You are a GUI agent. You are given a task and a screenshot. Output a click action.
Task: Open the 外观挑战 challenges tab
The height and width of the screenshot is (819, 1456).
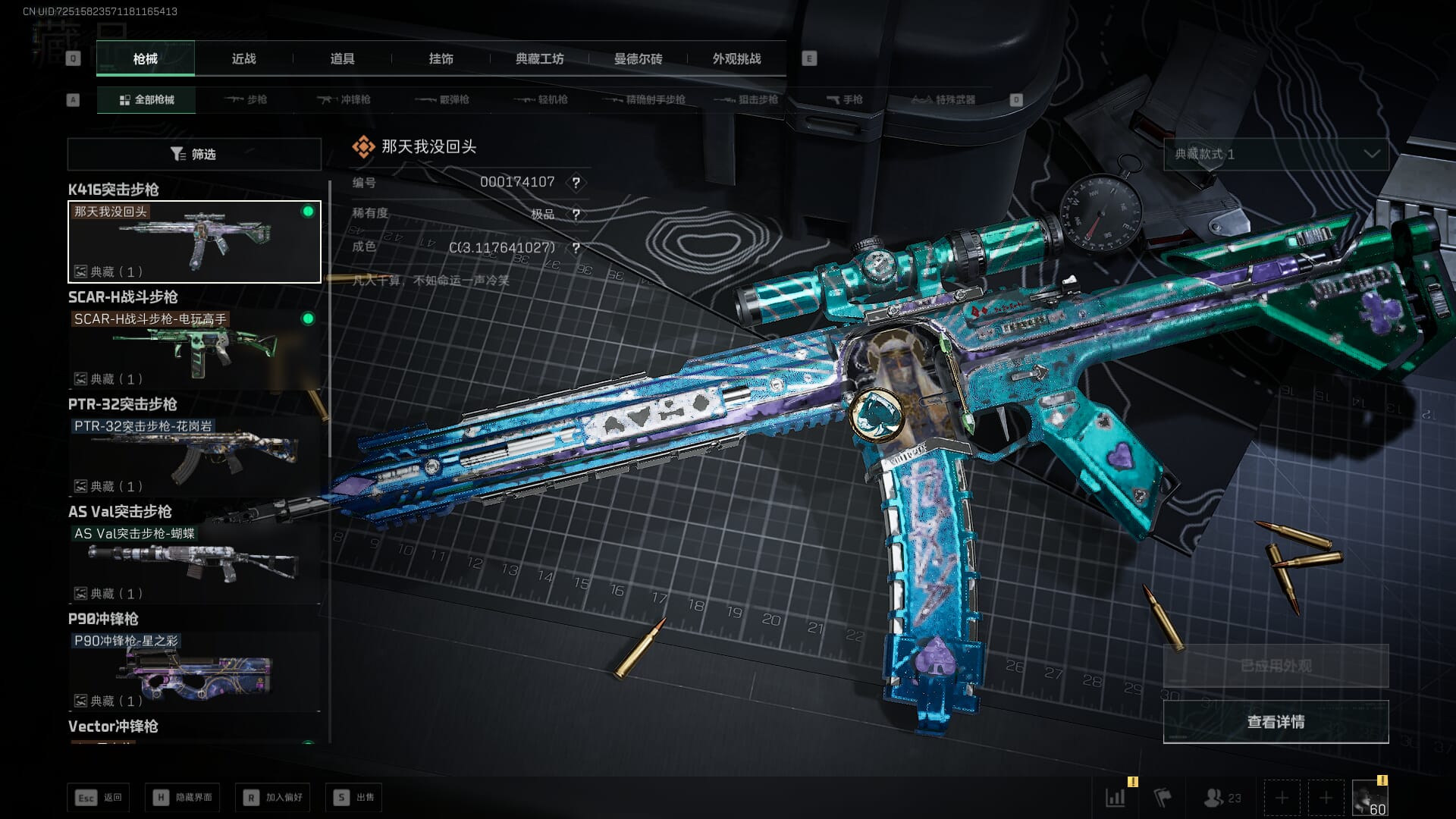point(736,58)
